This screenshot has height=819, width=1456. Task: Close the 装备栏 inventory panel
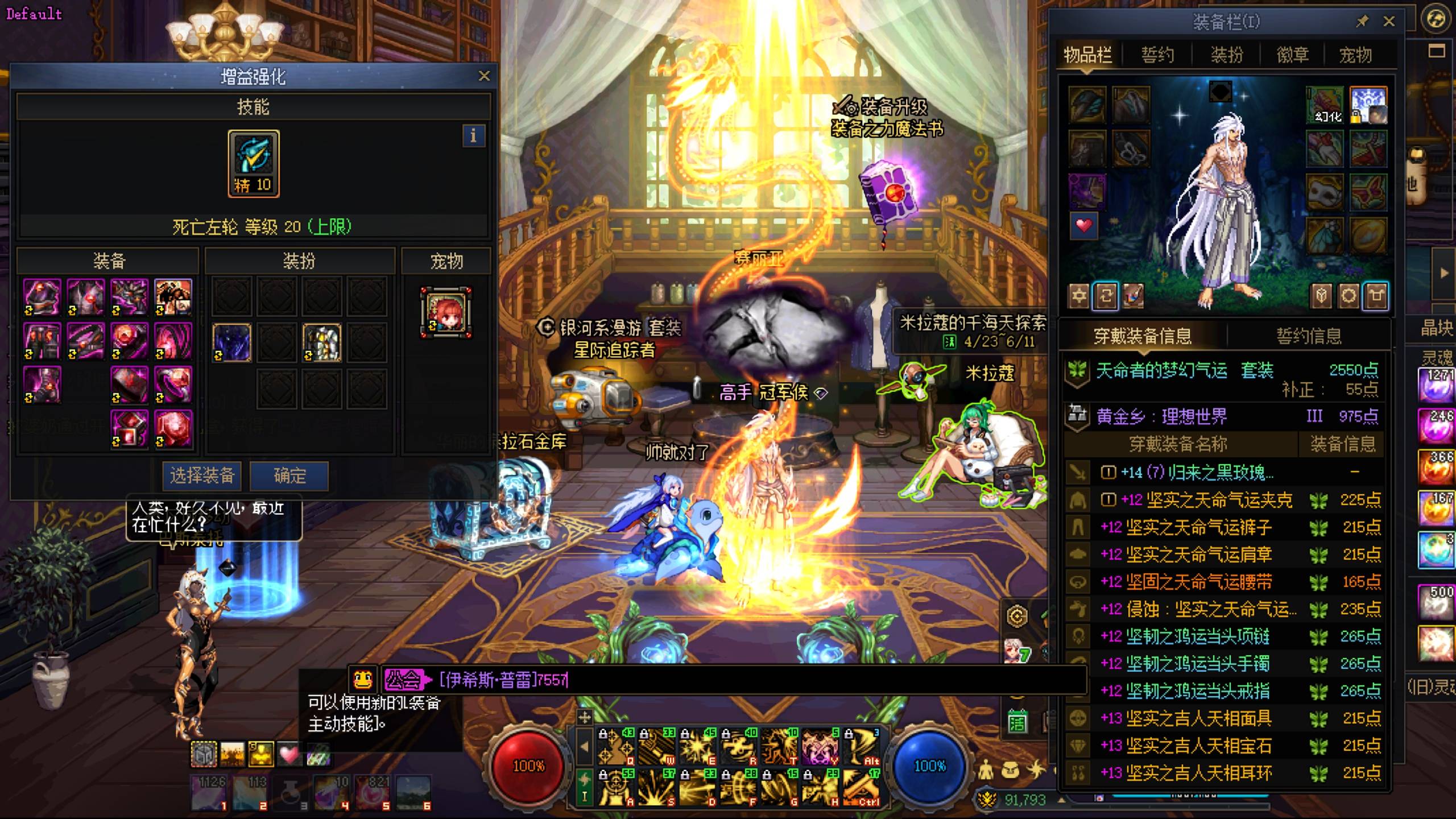1389,22
